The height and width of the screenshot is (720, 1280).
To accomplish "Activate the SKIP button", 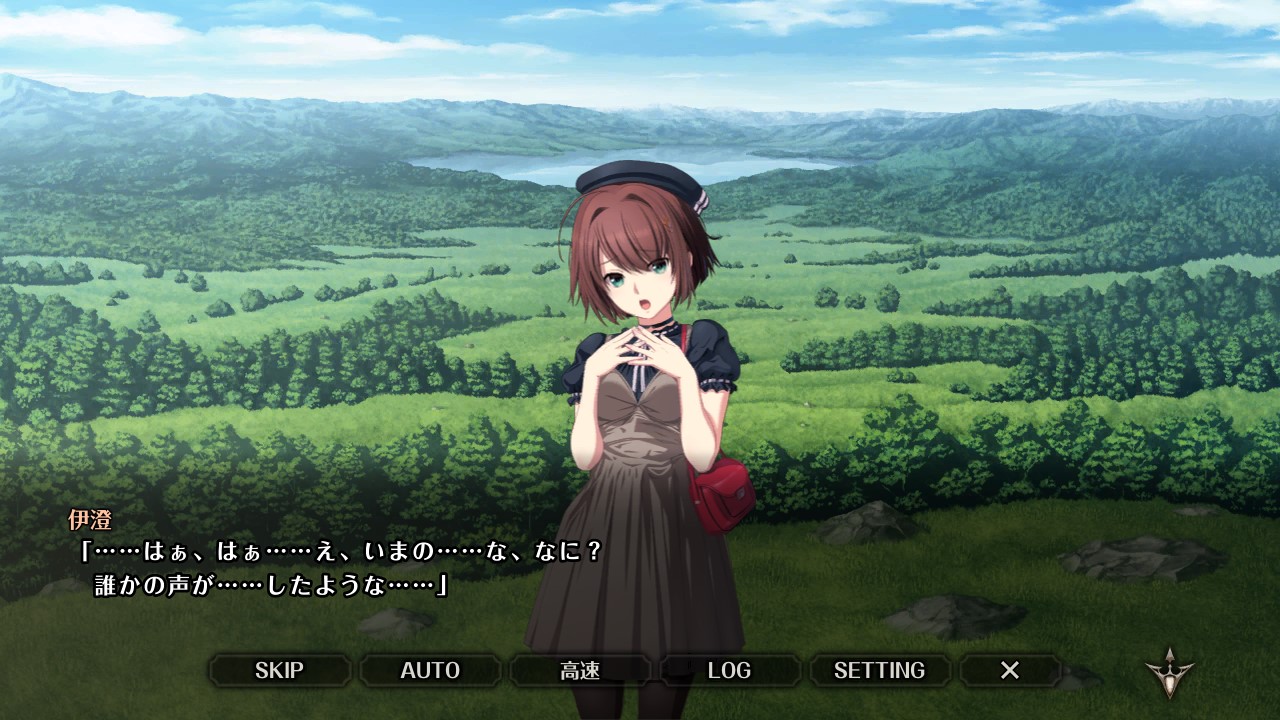I will point(279,670).
